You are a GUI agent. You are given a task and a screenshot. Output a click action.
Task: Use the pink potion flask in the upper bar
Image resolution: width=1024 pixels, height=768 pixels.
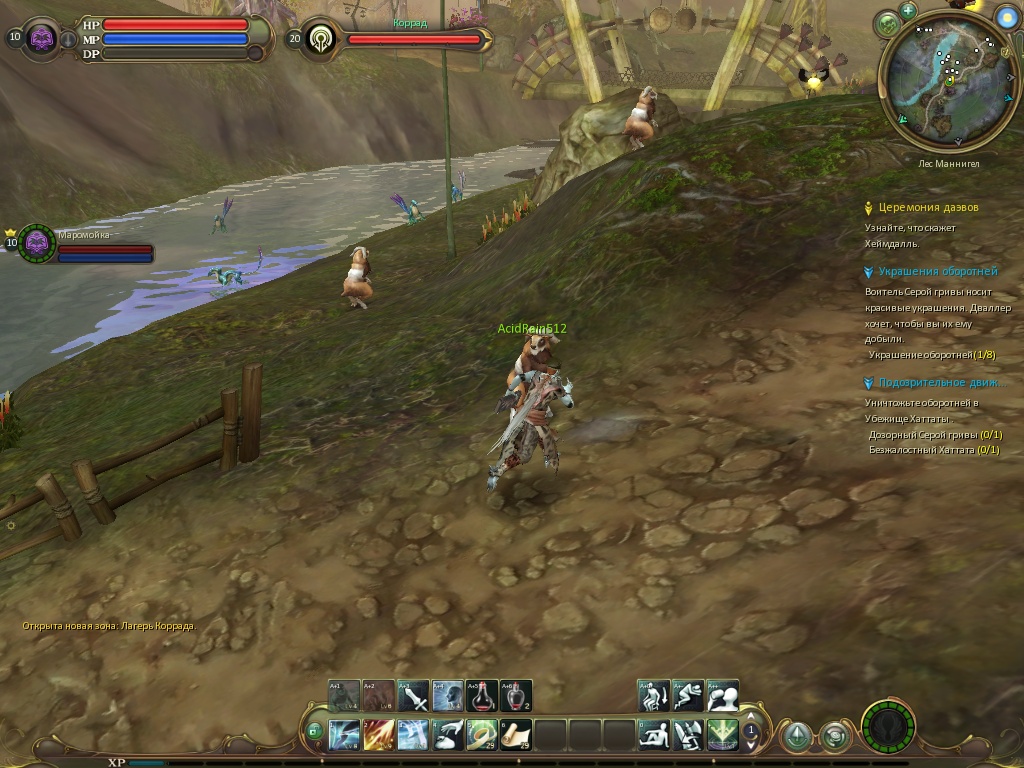516,696
